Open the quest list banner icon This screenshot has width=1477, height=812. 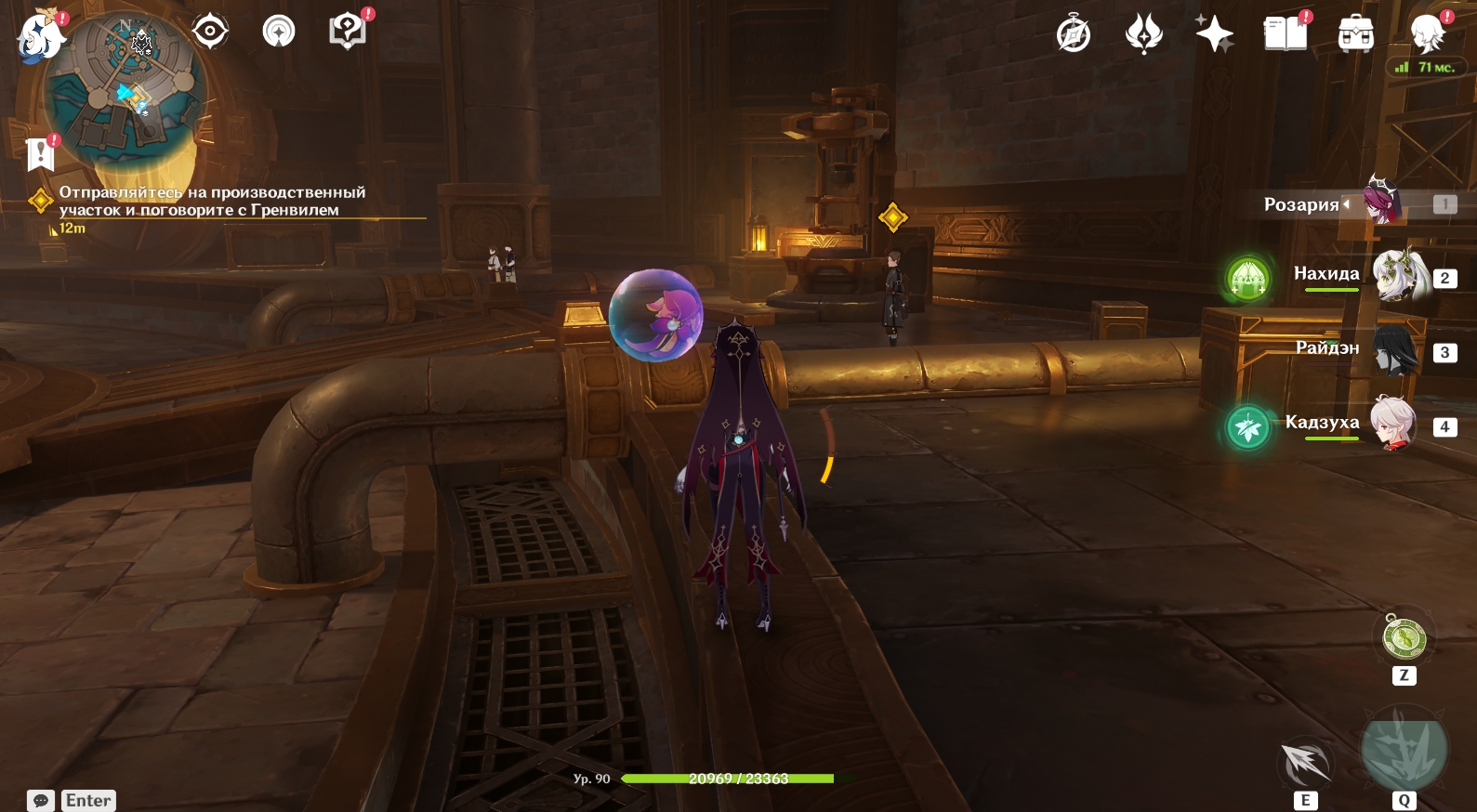click(40, 153)
